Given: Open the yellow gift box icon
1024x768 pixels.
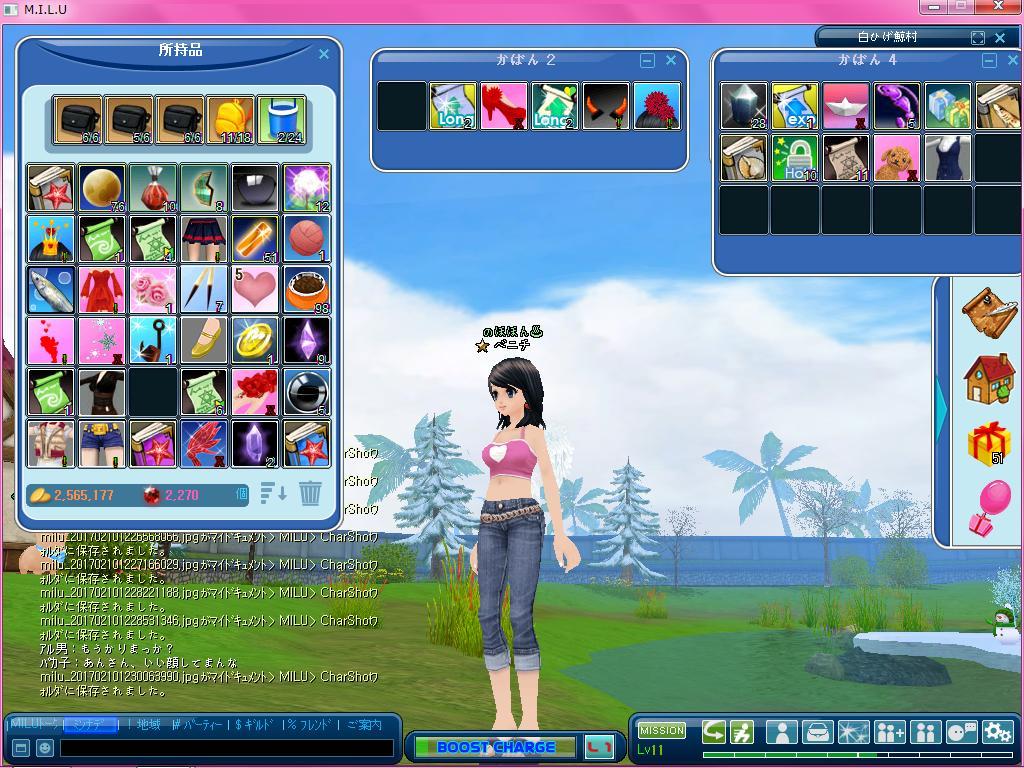Looking at the screenshot, I should pyautogui.click(x=988, y=443).
